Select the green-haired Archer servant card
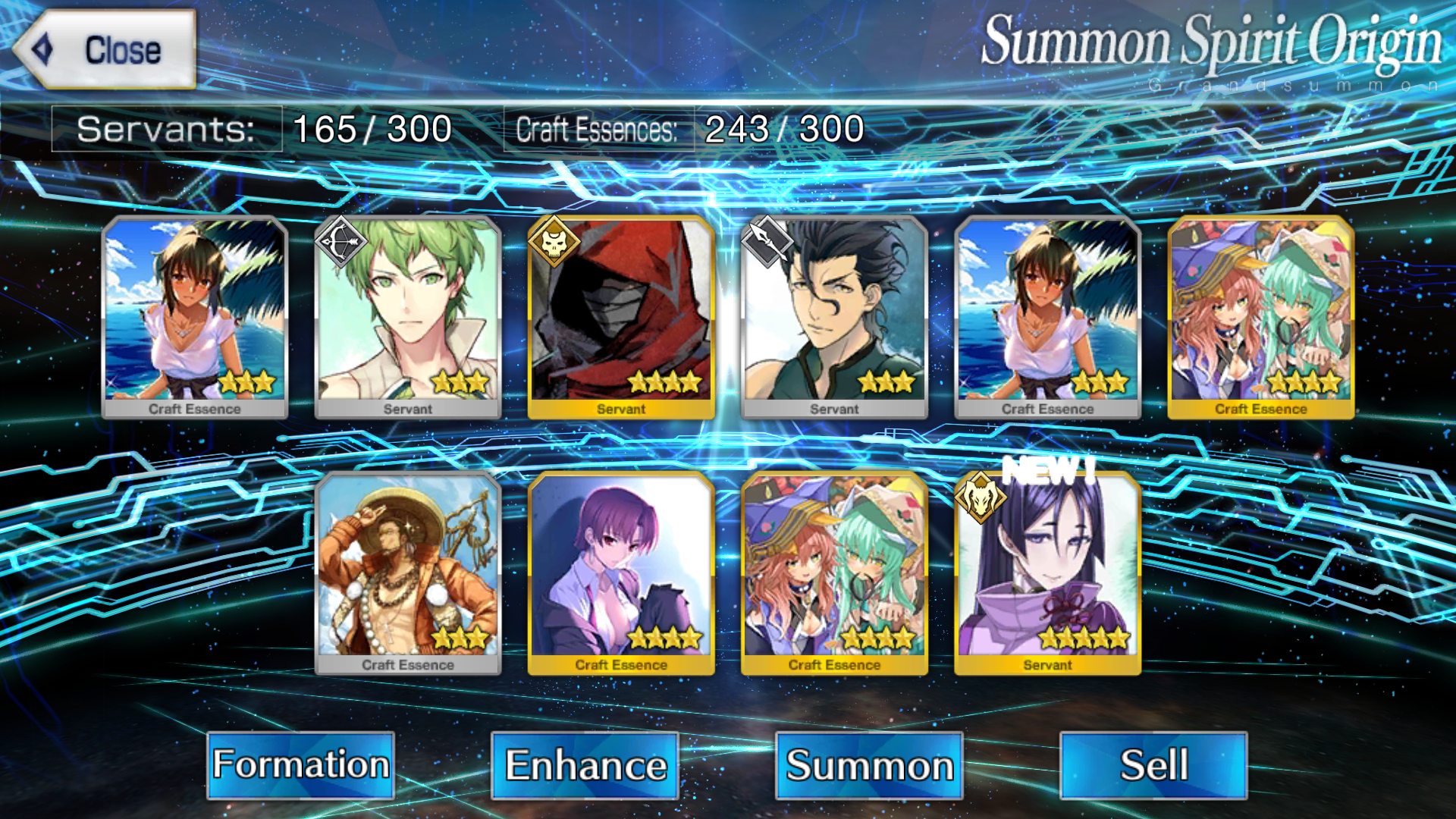This screenshot has width=1456, height=819. click(408, 317)
